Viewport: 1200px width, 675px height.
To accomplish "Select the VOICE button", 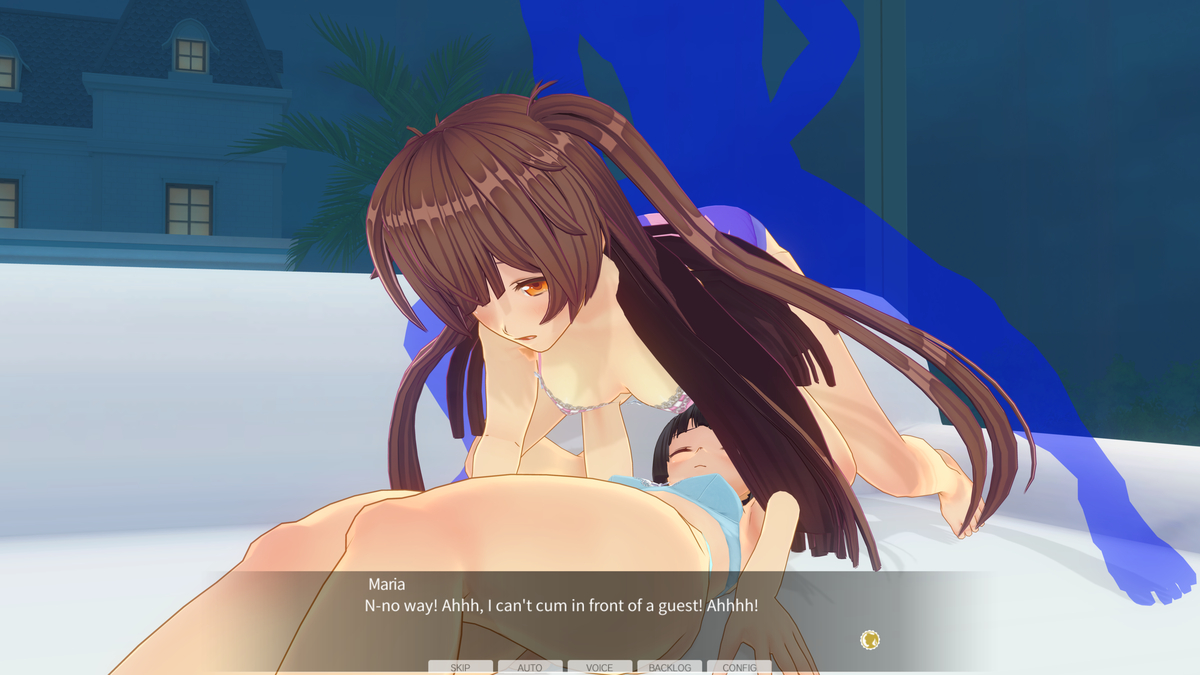I will [x=599, y=667].
